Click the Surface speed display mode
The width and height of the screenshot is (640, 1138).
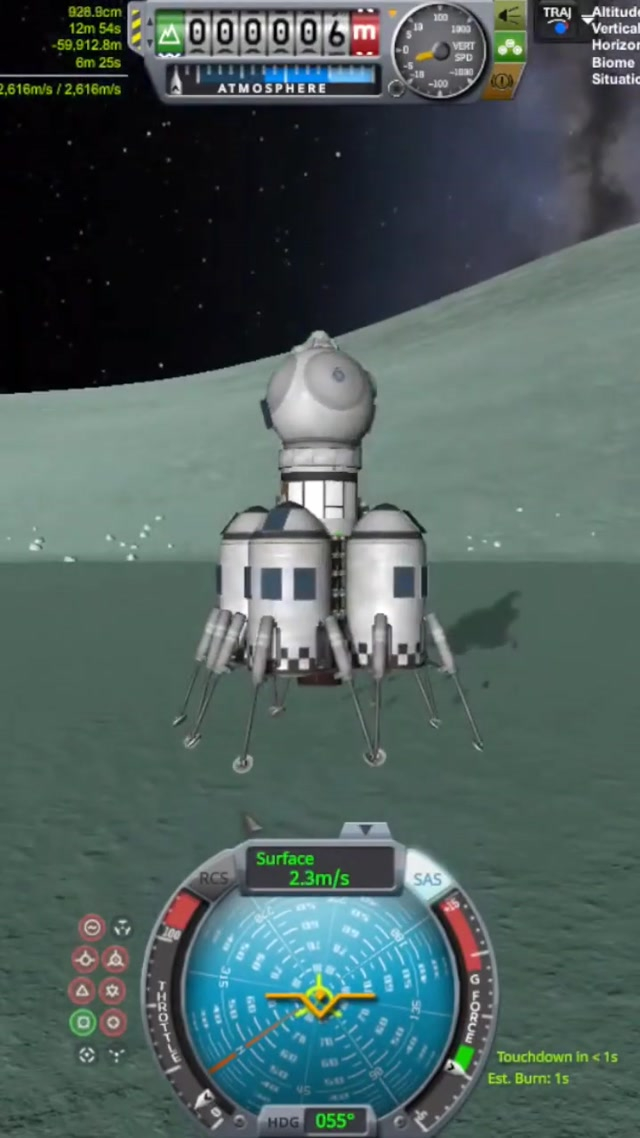(318, 868)
